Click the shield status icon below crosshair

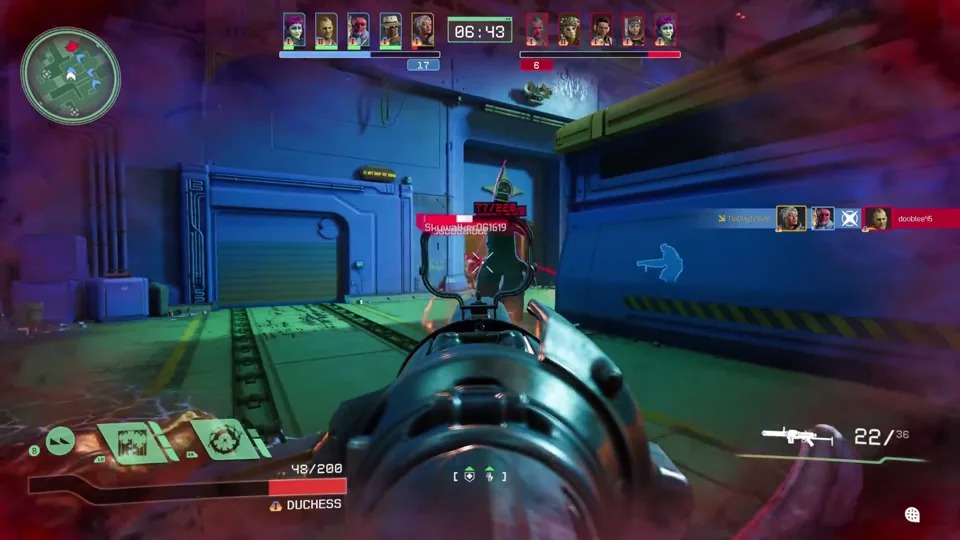pos(469,476)
